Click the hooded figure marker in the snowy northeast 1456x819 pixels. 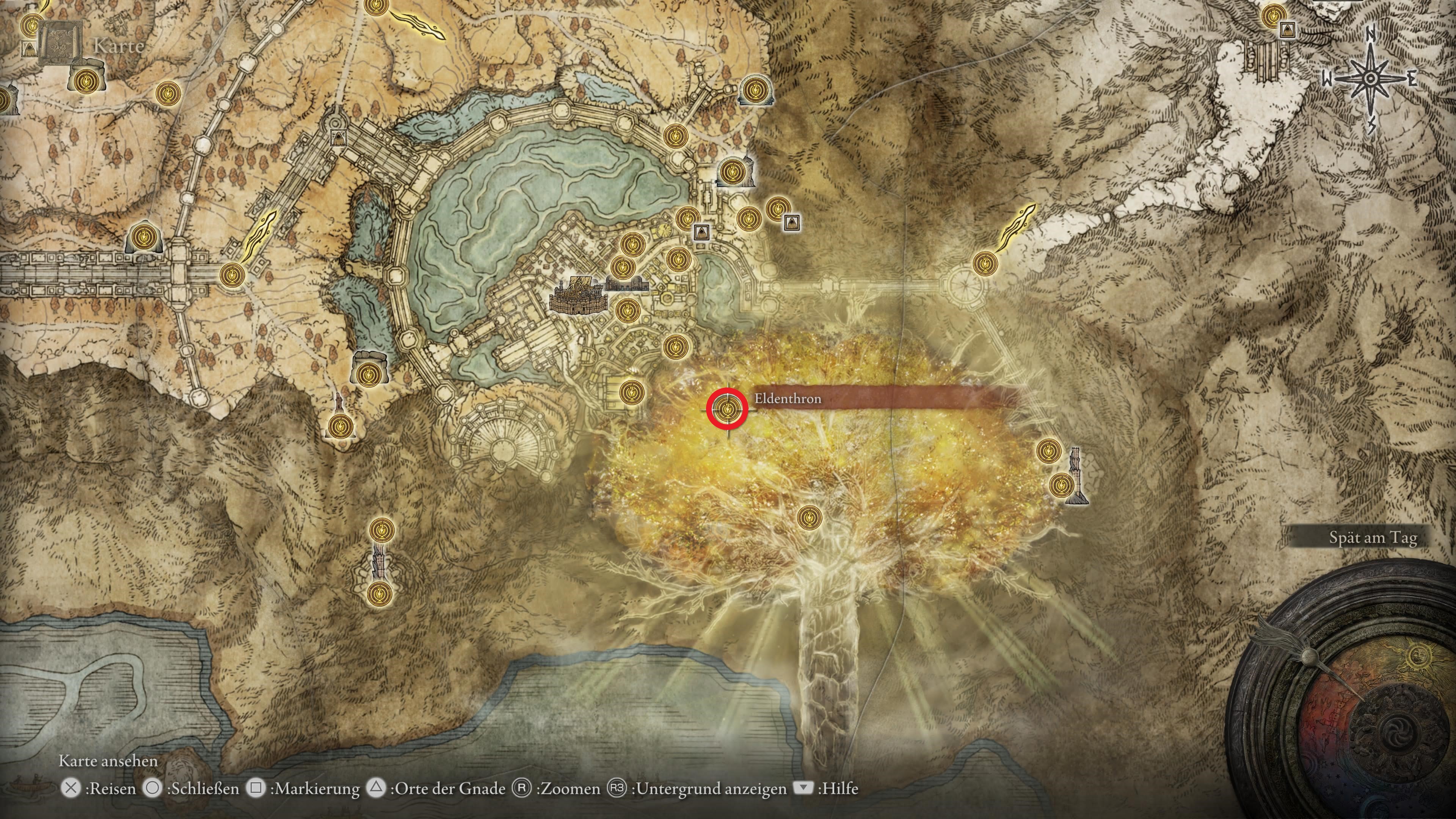[1288, 30]
